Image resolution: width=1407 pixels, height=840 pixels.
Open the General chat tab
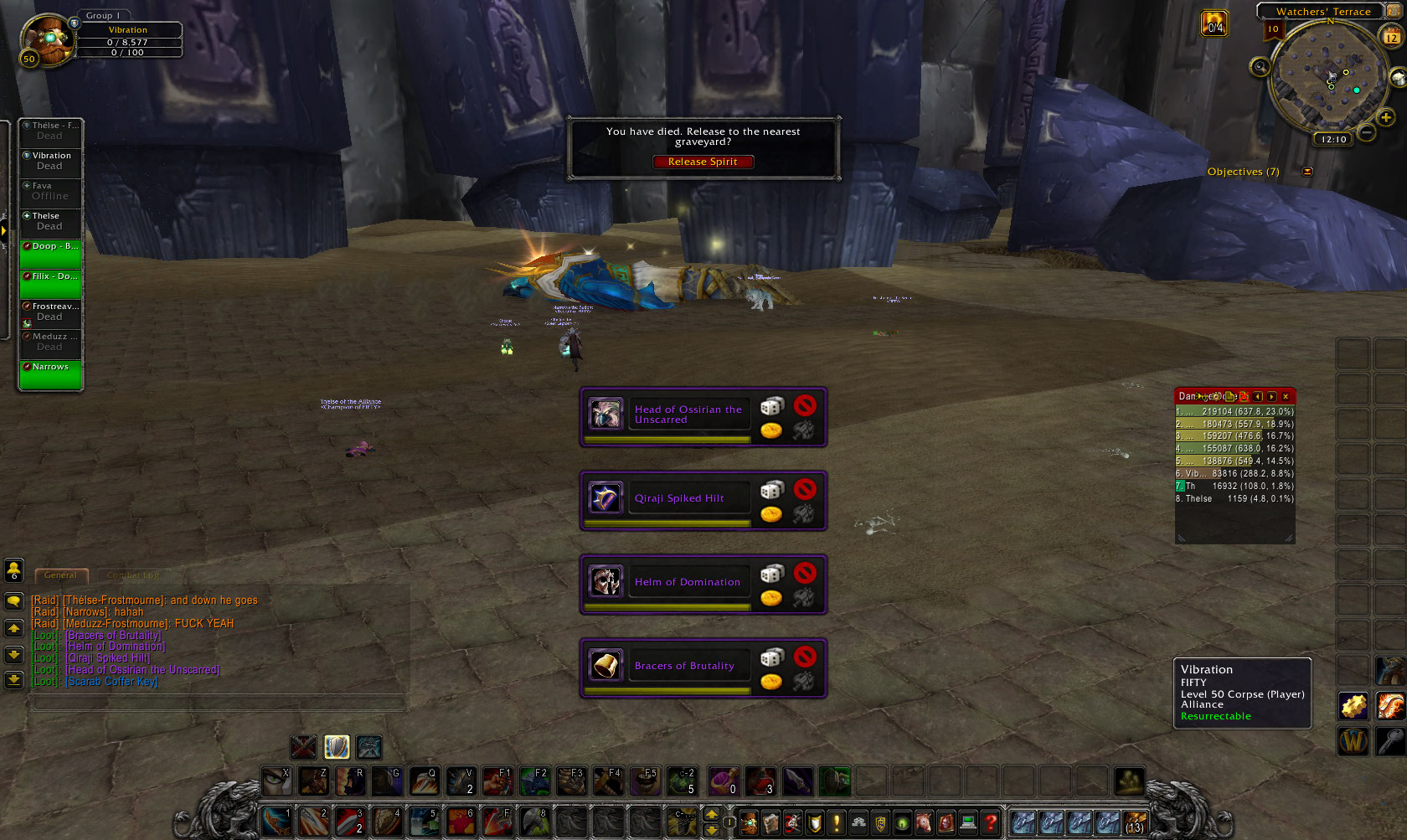point(61,575)
